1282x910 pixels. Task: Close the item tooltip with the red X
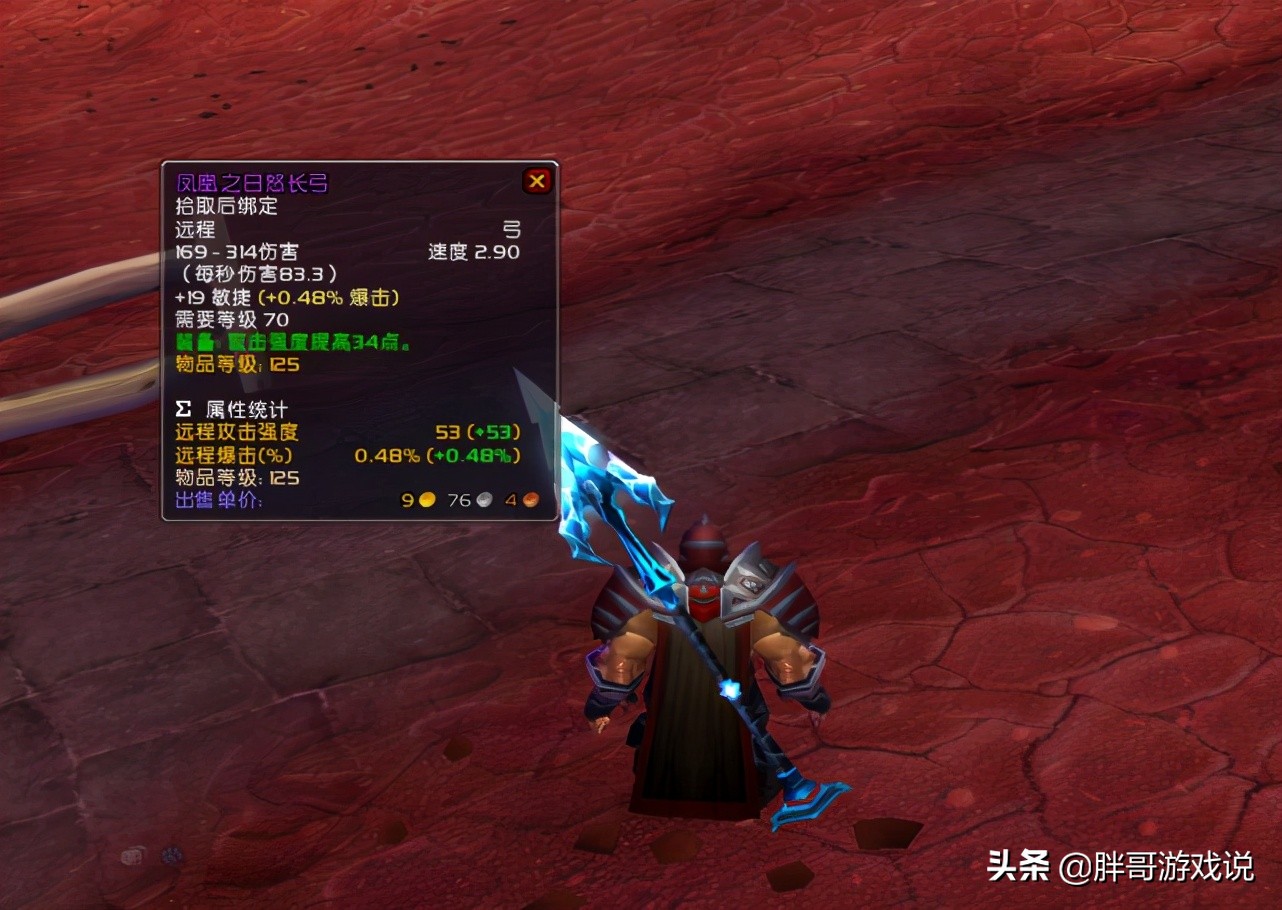pos(537,181)
